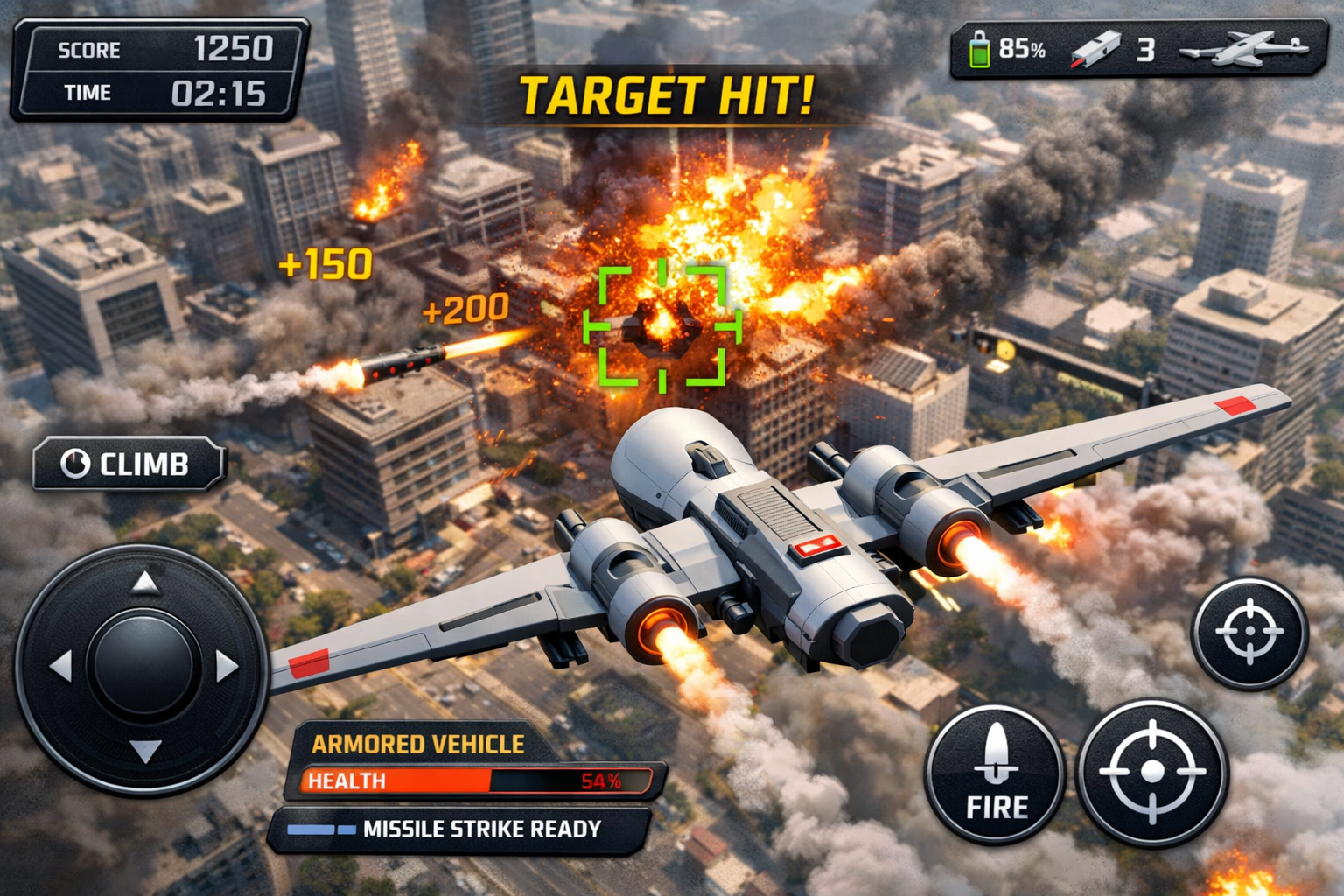Click the battery indicator showing 85%

click(x=994, y=49)
